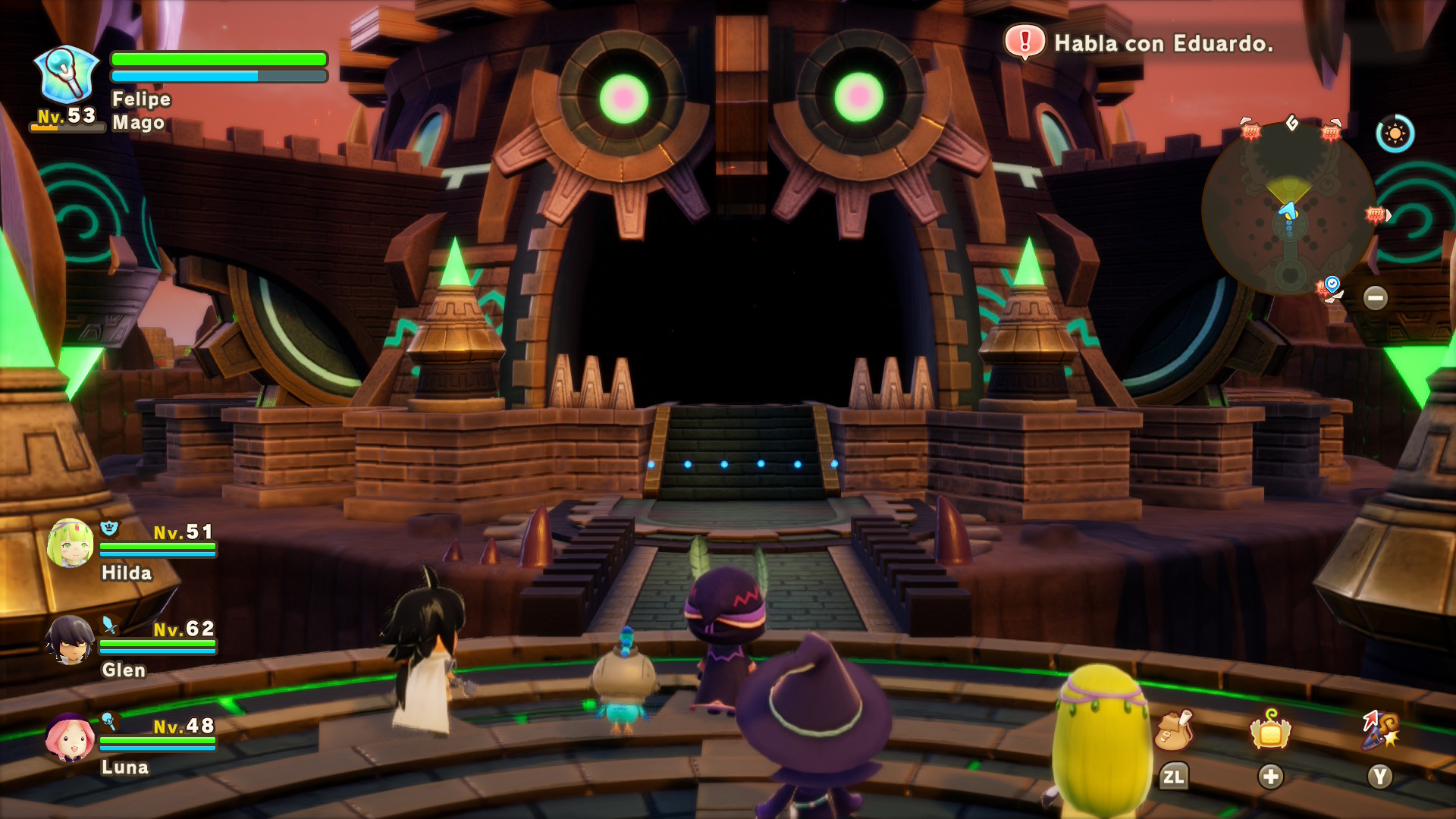Screen dimensions: 1456x819
Task: Open the yellow lantern menu icon
Action: pos(1271,730)
